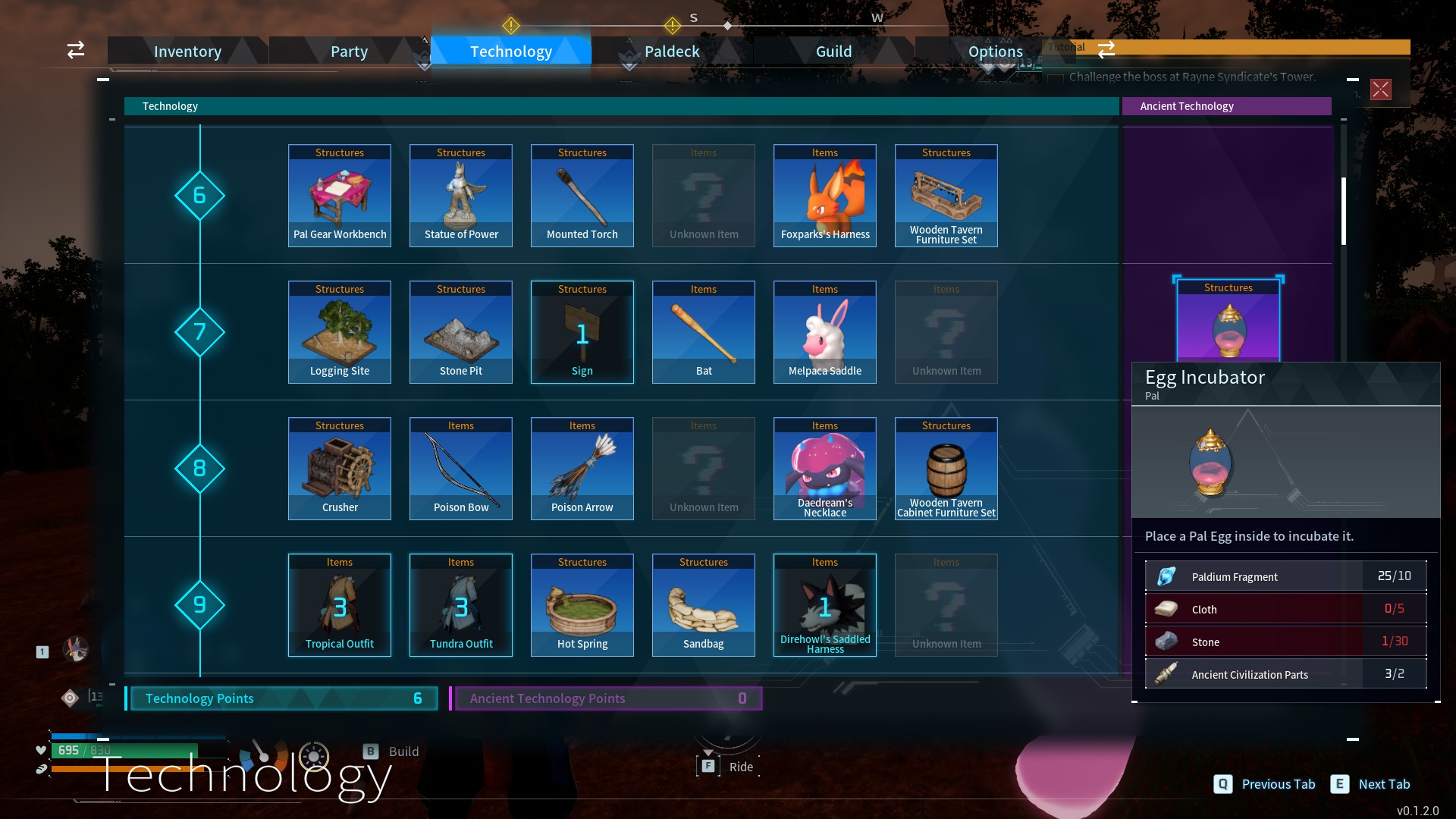Switch to the Inventory tab
The image size is (1456, 819).
187,51
